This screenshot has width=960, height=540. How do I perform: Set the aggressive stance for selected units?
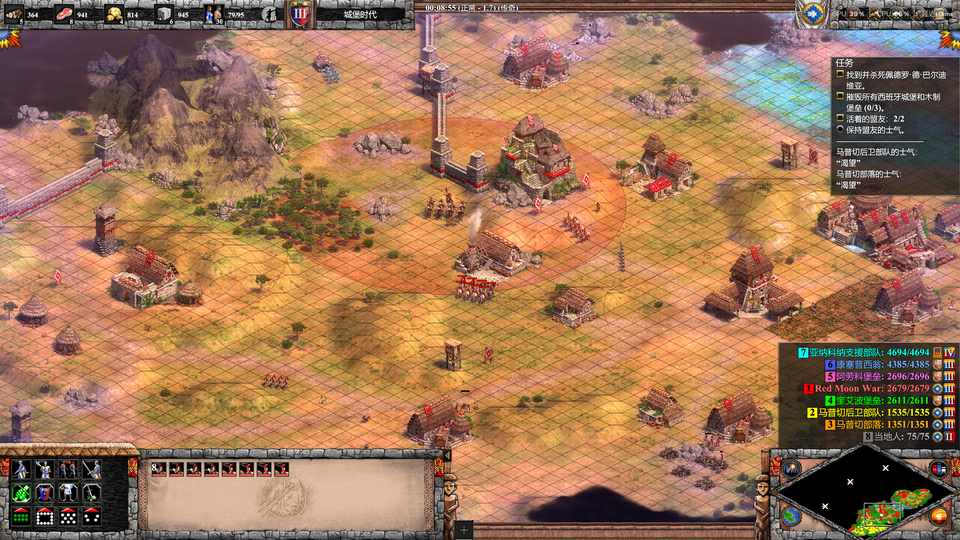pos(20,468)
